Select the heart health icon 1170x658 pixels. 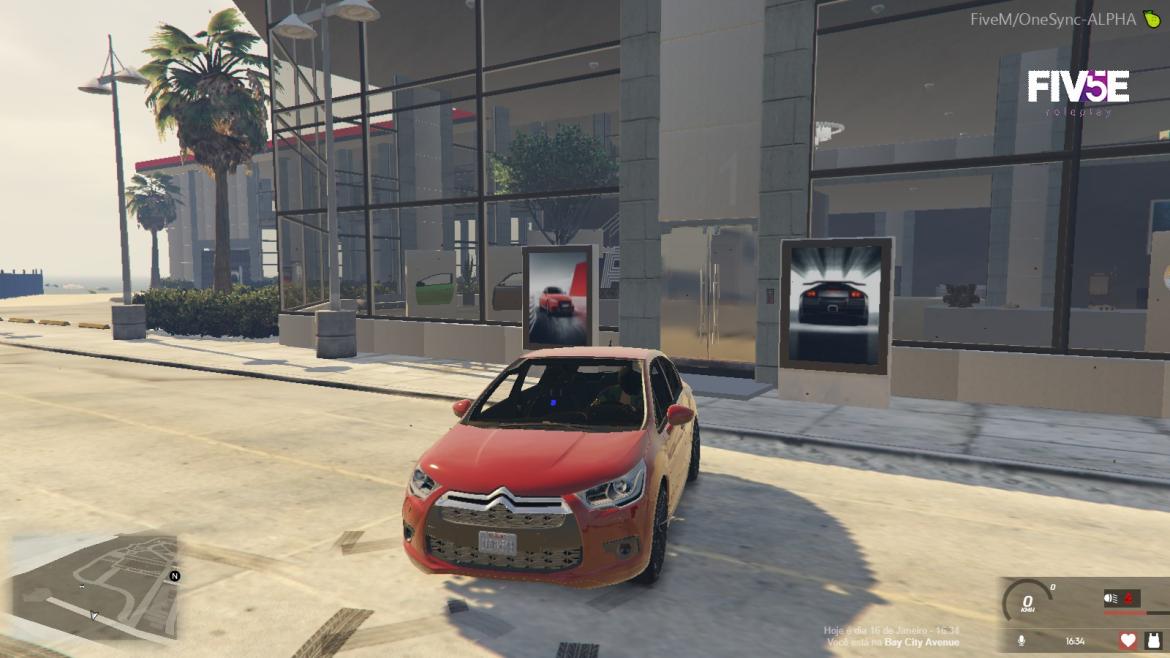pyautogui.click(x=1128, y=640)
